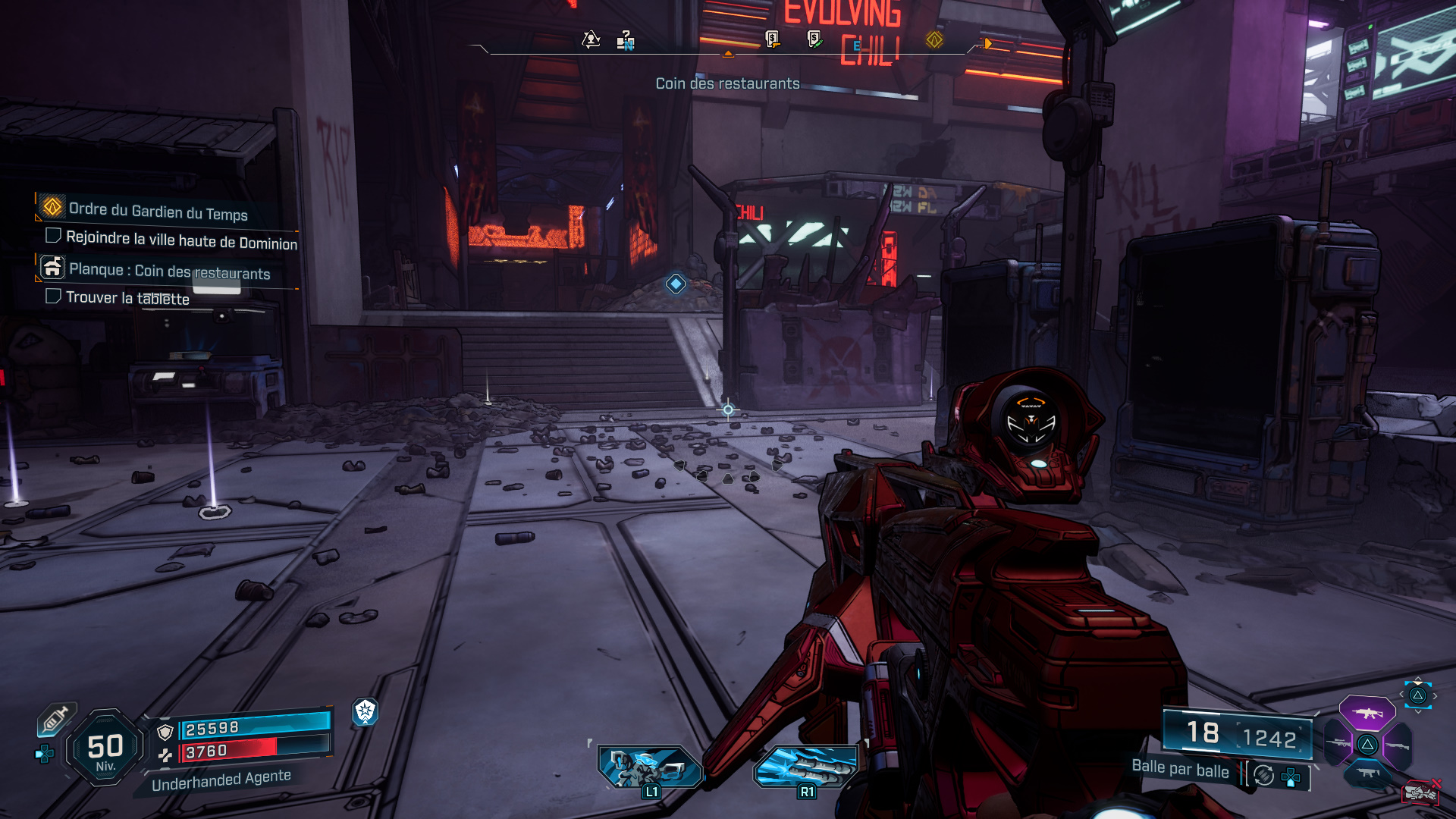Select the Ordre du Gardien du Temps quest

[158, 211]
